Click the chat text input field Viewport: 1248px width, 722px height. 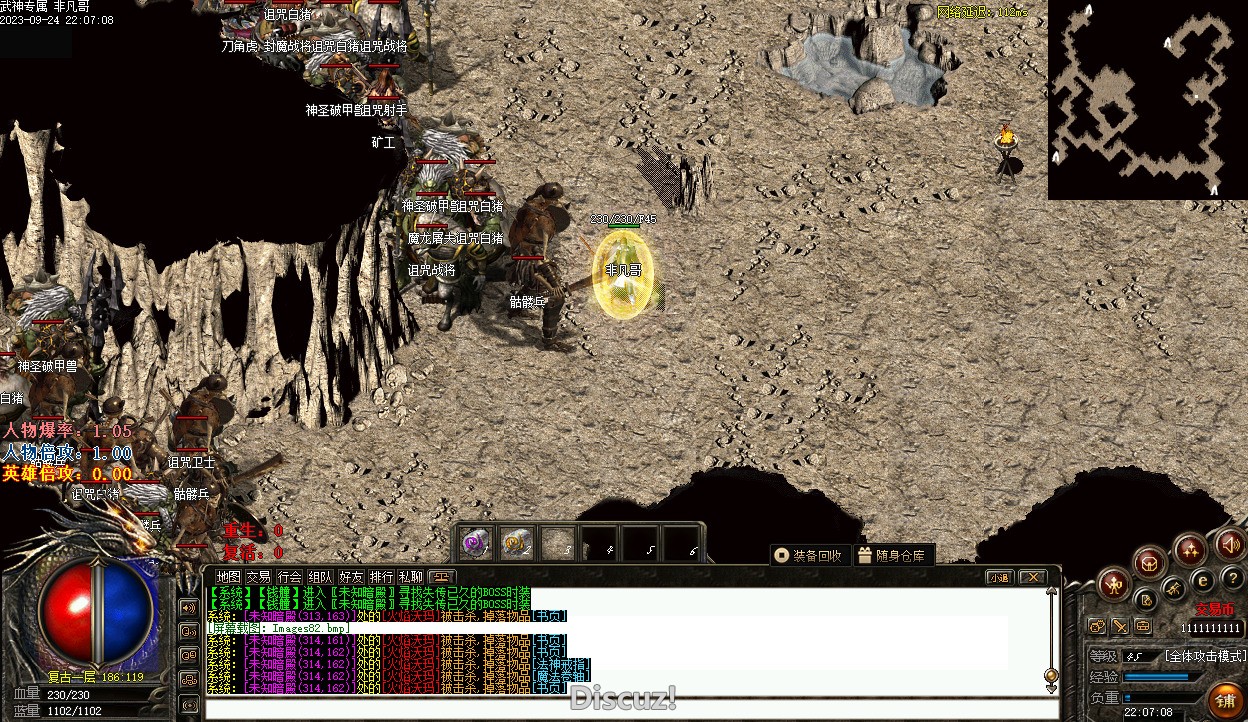pos(620,708)
